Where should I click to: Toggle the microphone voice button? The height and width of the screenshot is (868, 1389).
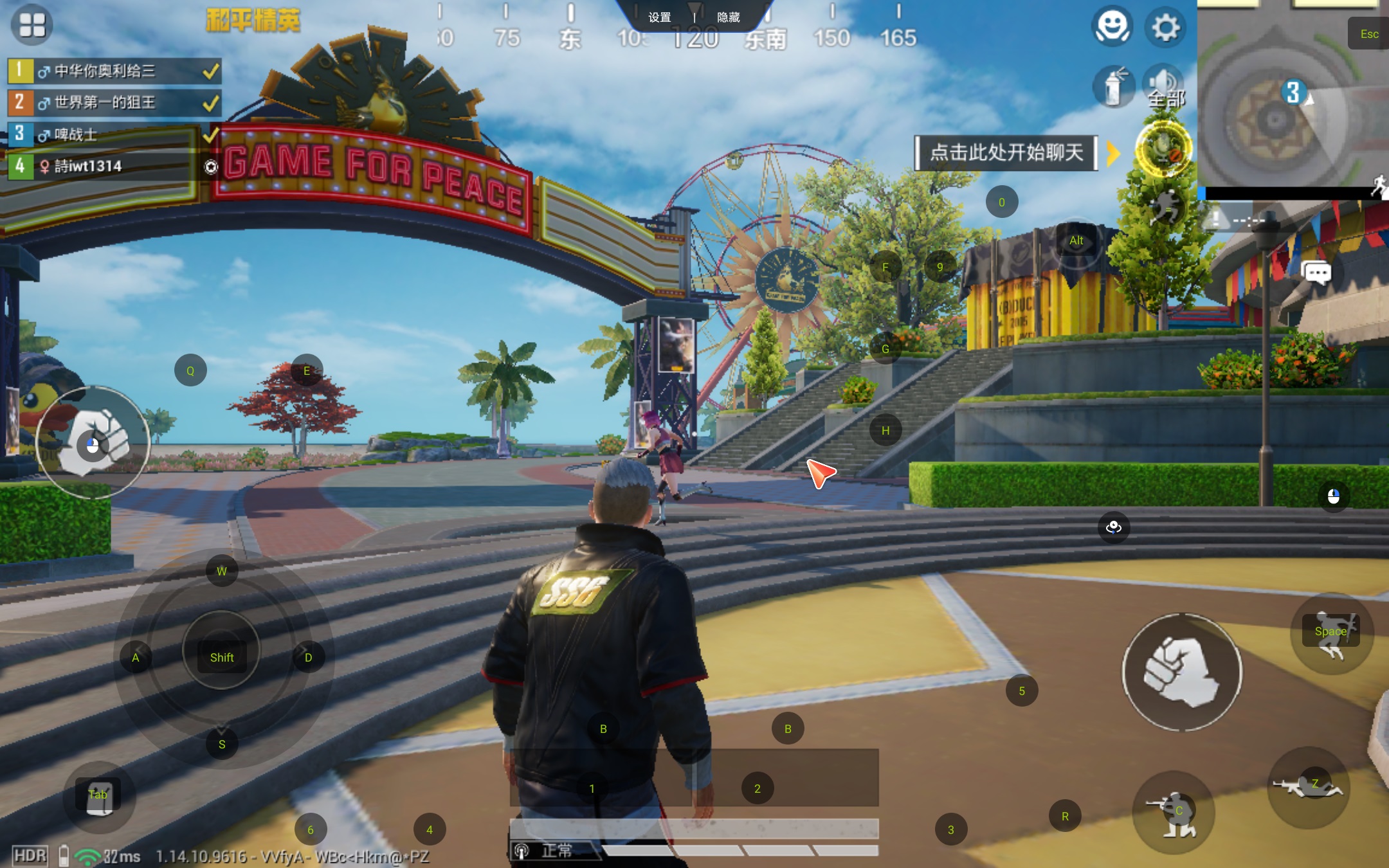point(1163,149)
